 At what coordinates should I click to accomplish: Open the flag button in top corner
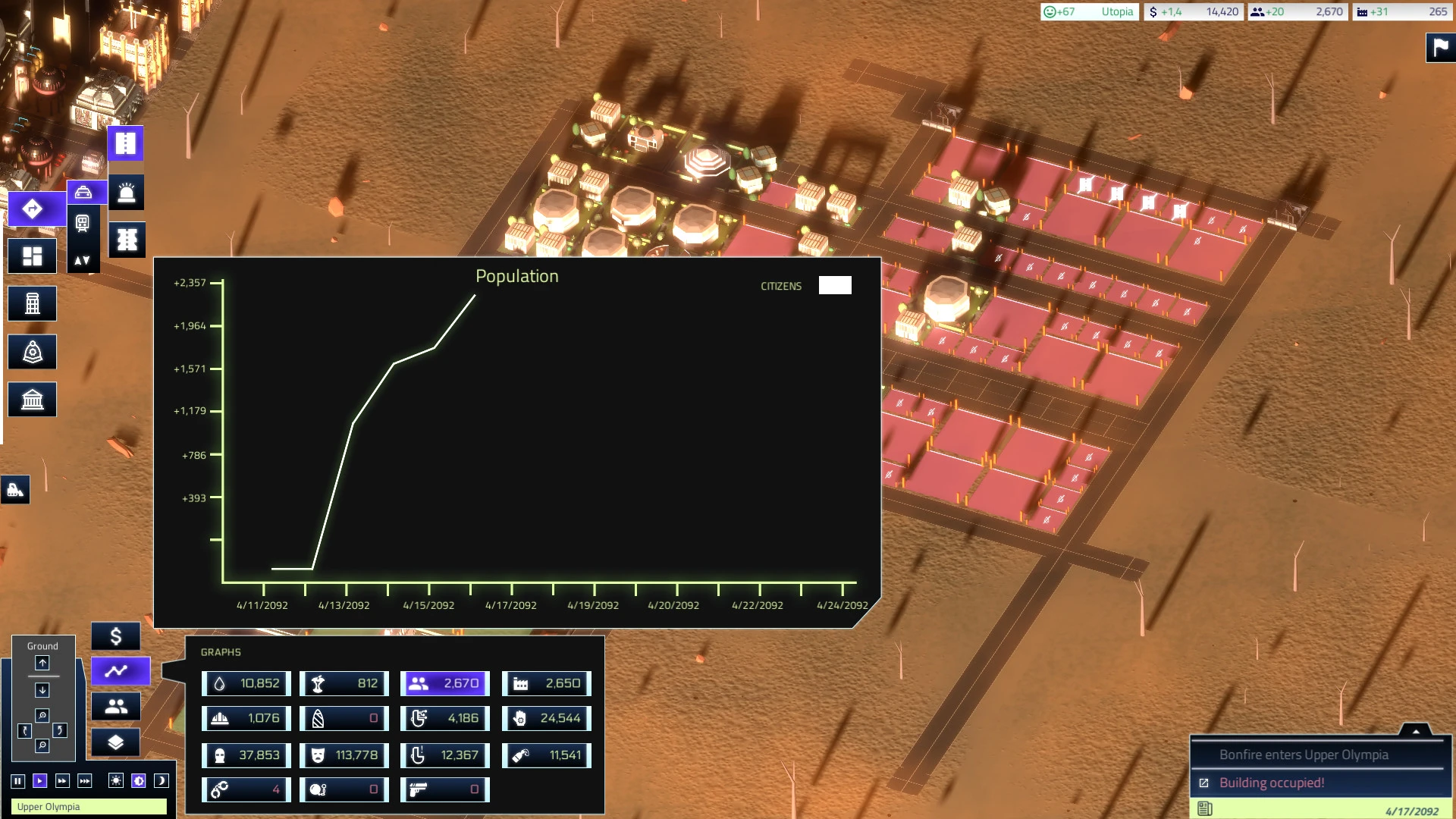pyautogui.click(x=1440, y=48)
